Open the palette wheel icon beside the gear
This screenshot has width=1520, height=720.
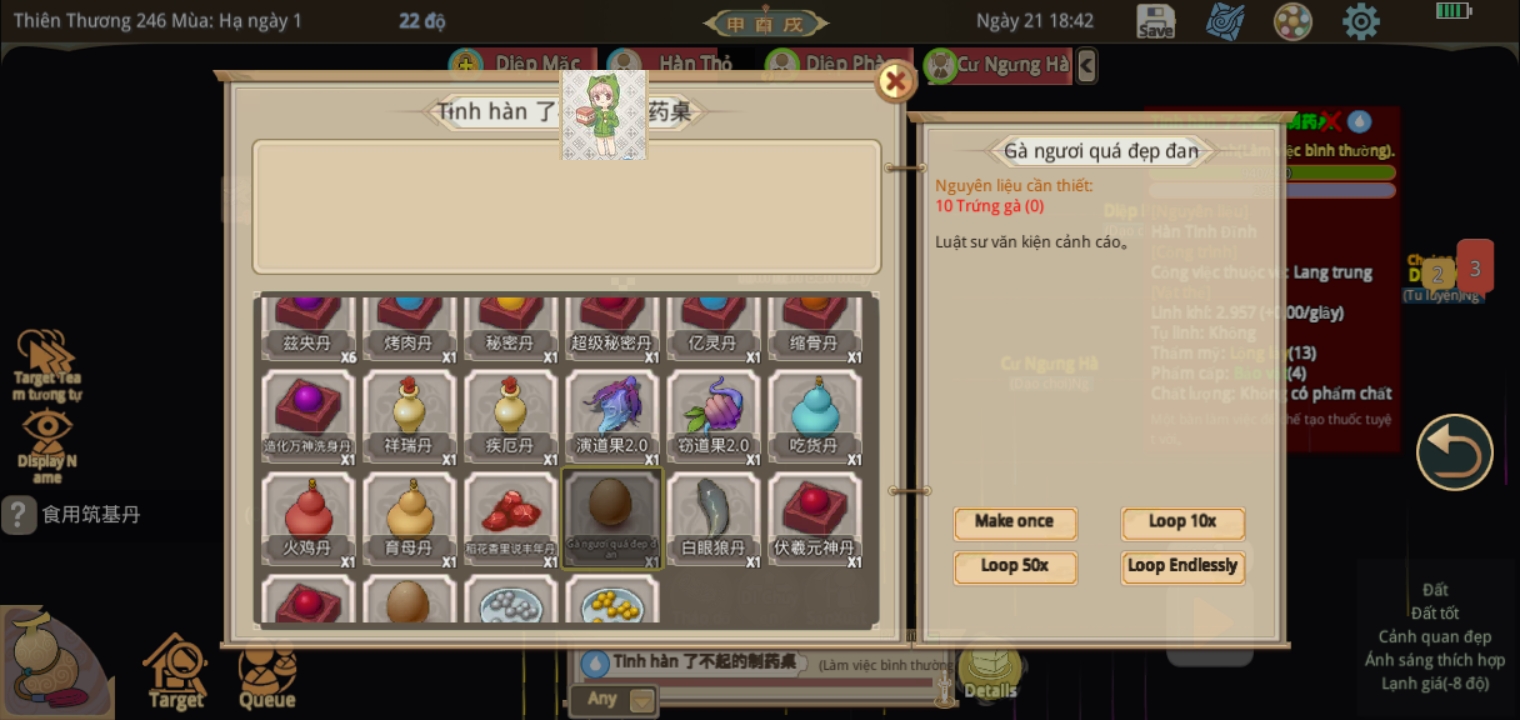coord(1293,21)
